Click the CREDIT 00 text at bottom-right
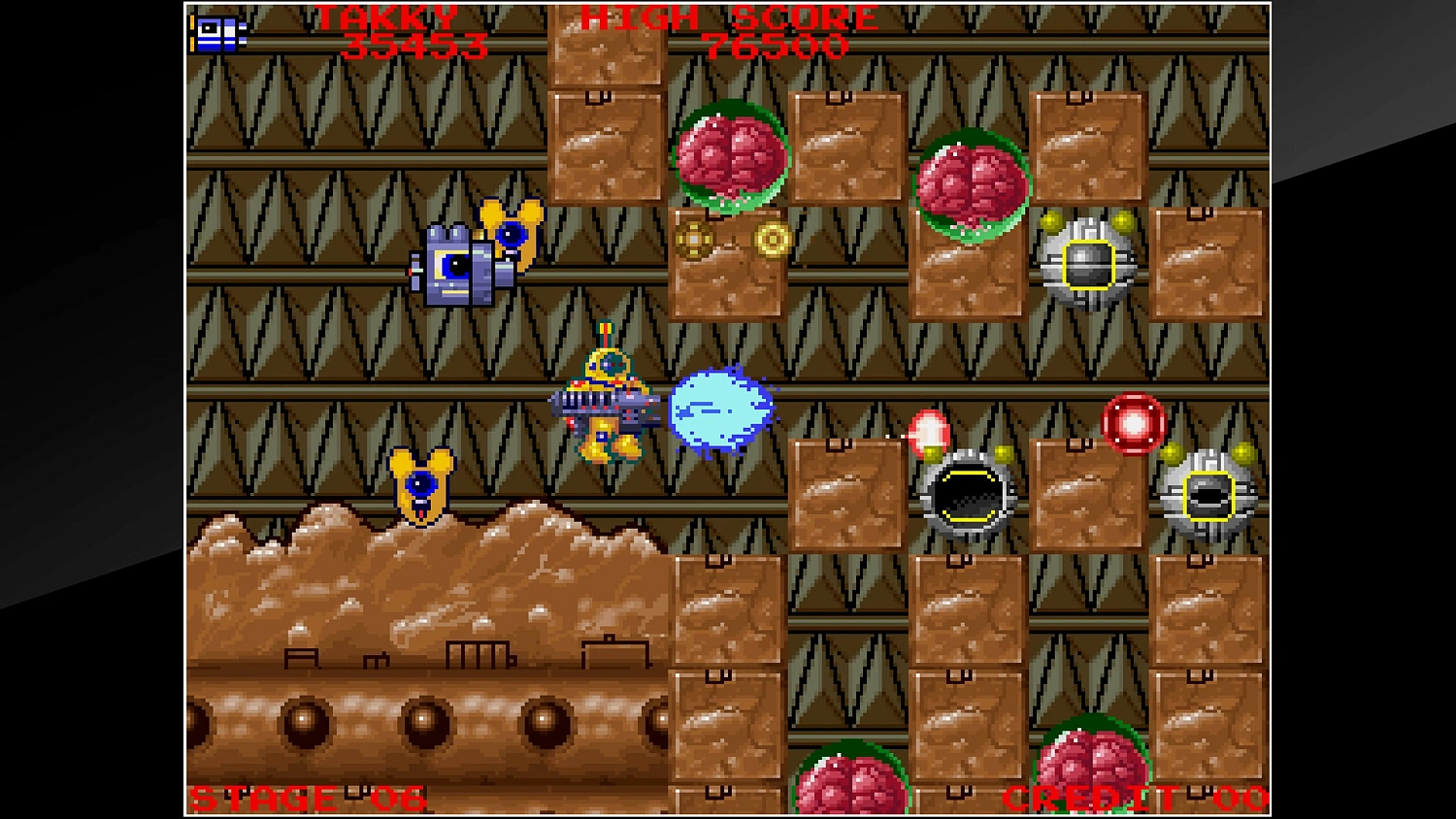The width and height of the screenshot is (1456, 819). [1136, 798]
